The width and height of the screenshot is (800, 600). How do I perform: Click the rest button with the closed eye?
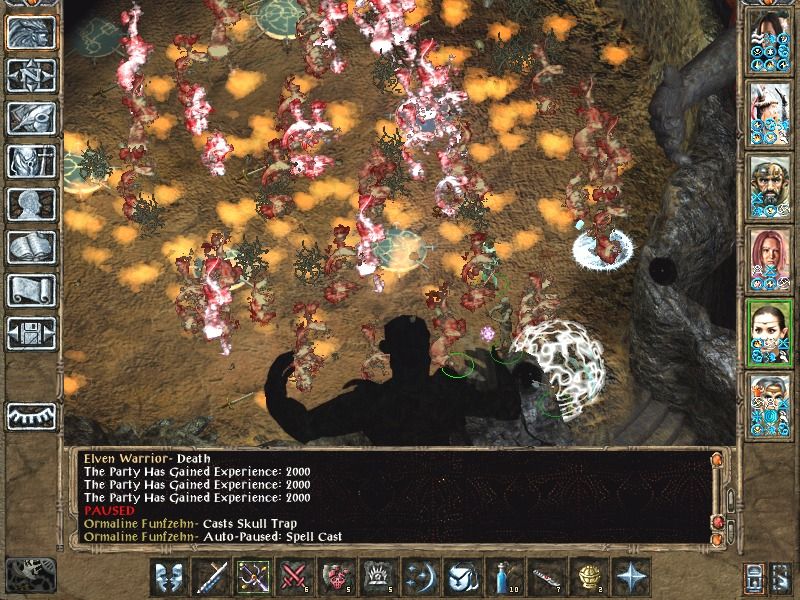(30, 415)
